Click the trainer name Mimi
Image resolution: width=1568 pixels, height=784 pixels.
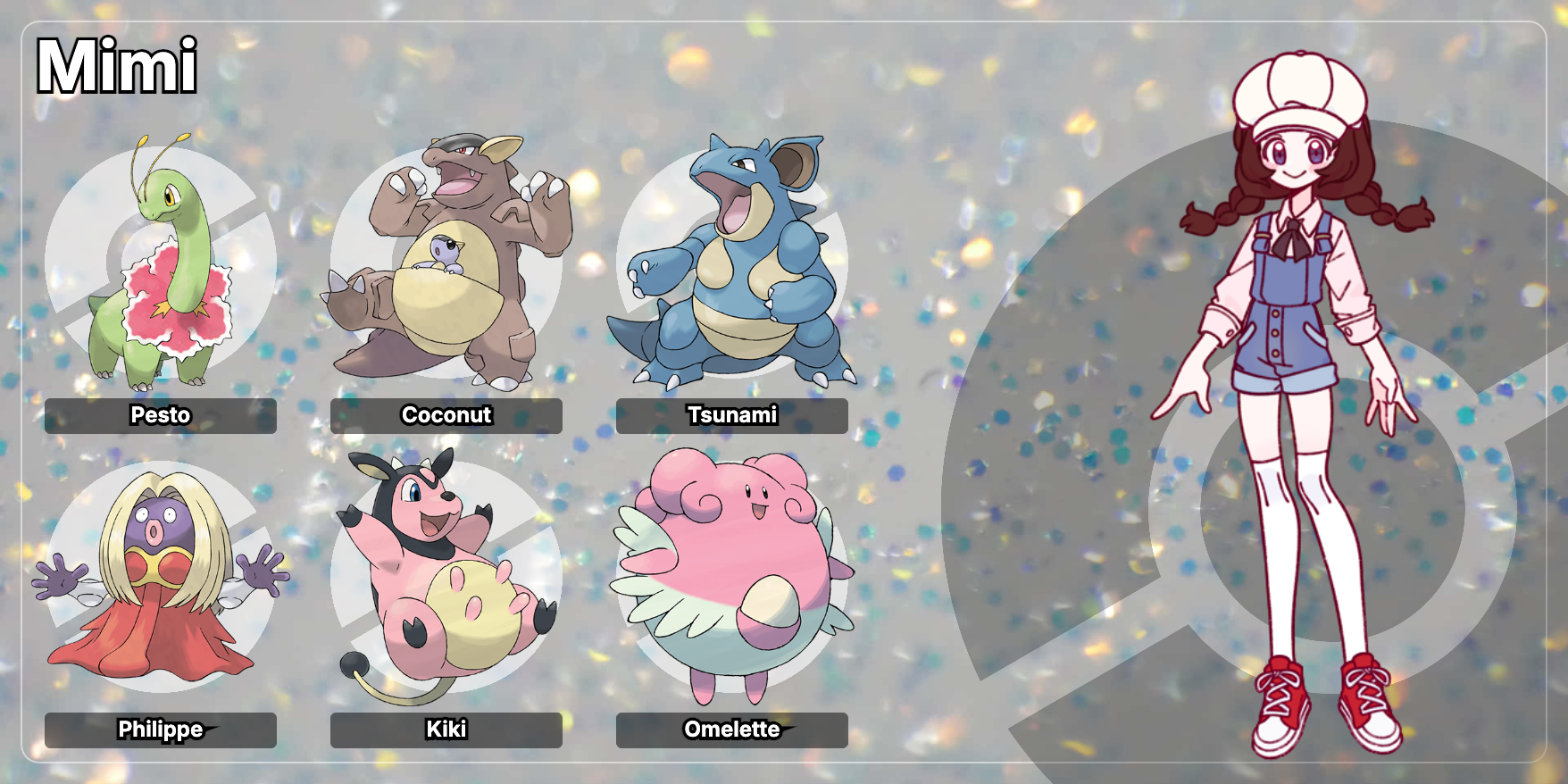click(x=117, y=66)
